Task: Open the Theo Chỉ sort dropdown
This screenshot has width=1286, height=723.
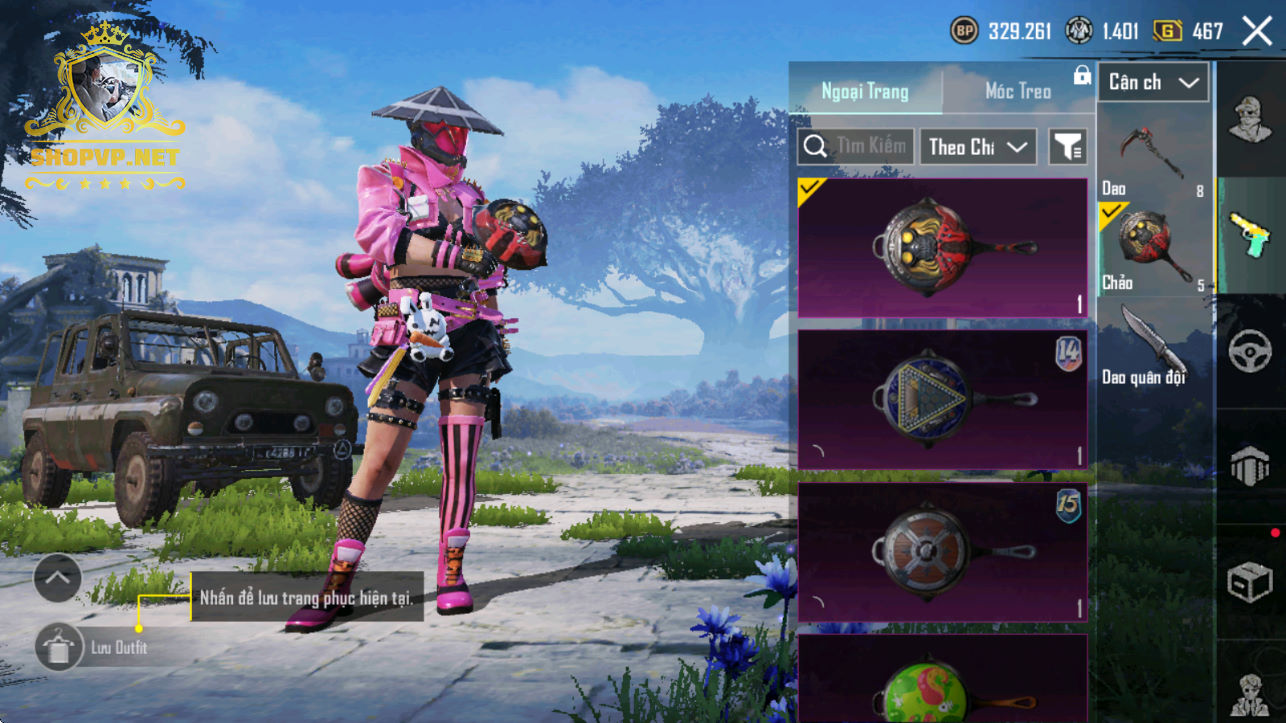Action: pyautogui.click(x=977, y=147)
